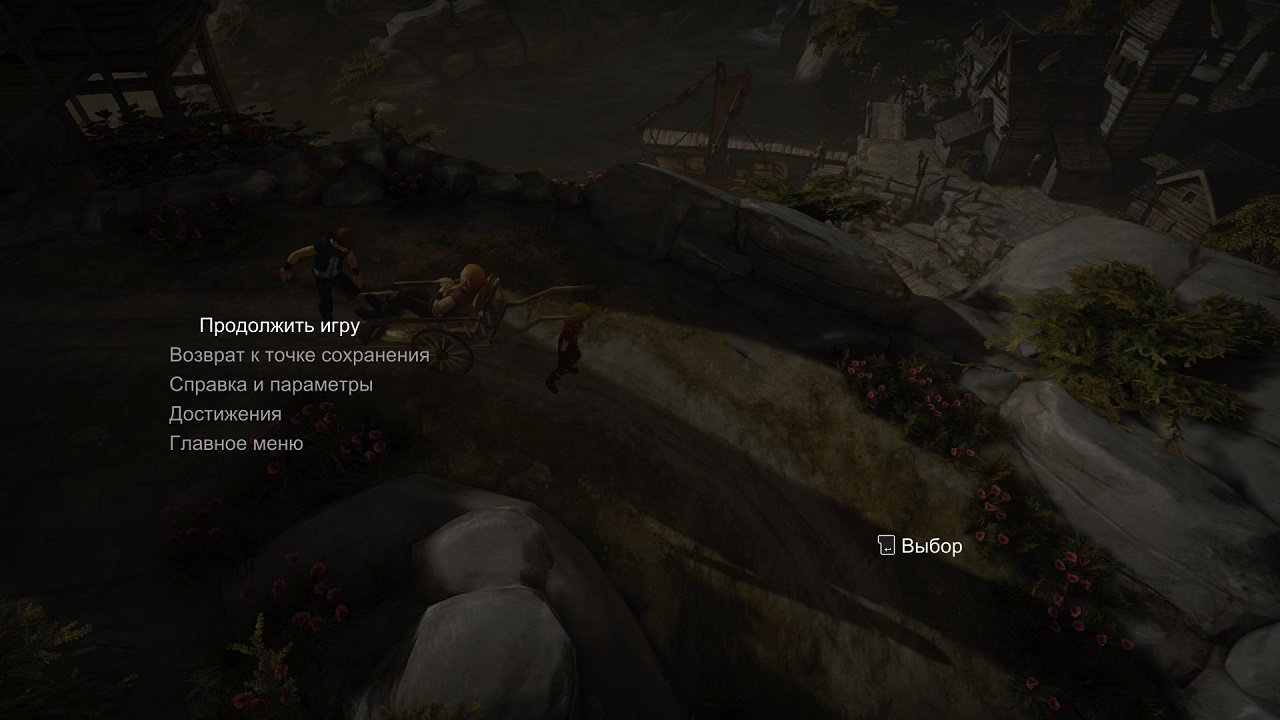Viewport: 1280px width, 720px height.
Task: Click Главное меню at the bottom of the list
Action: 237,443
